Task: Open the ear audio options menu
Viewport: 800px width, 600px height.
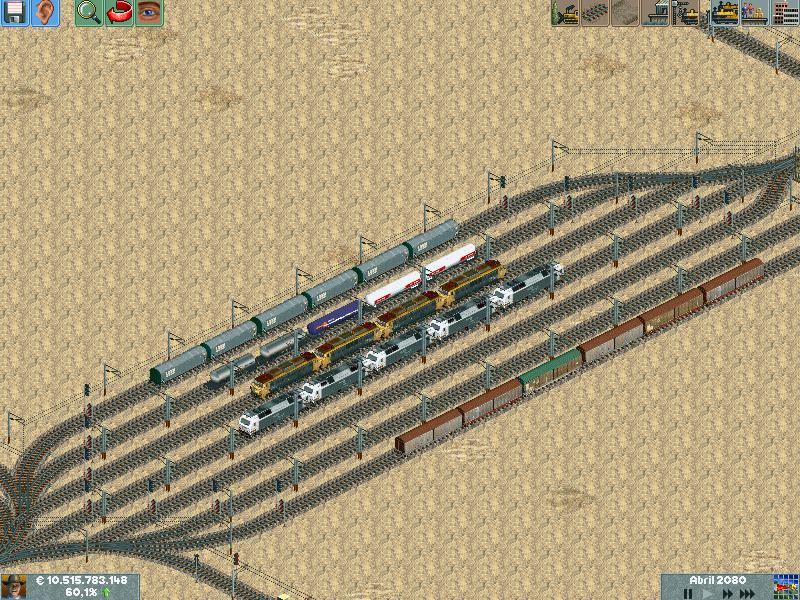Action: (46, 13)
